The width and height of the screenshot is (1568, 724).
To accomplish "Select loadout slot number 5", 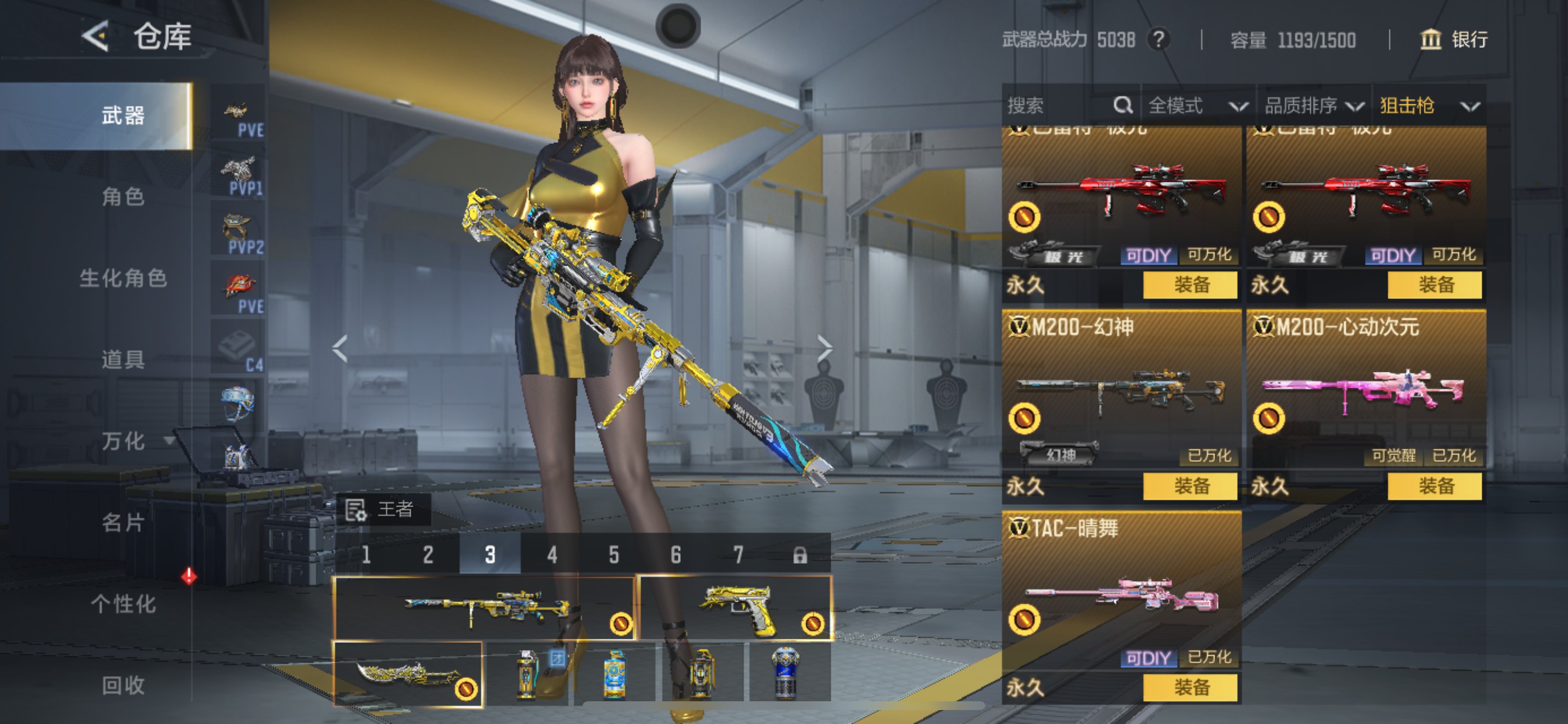I will (614, 555).
